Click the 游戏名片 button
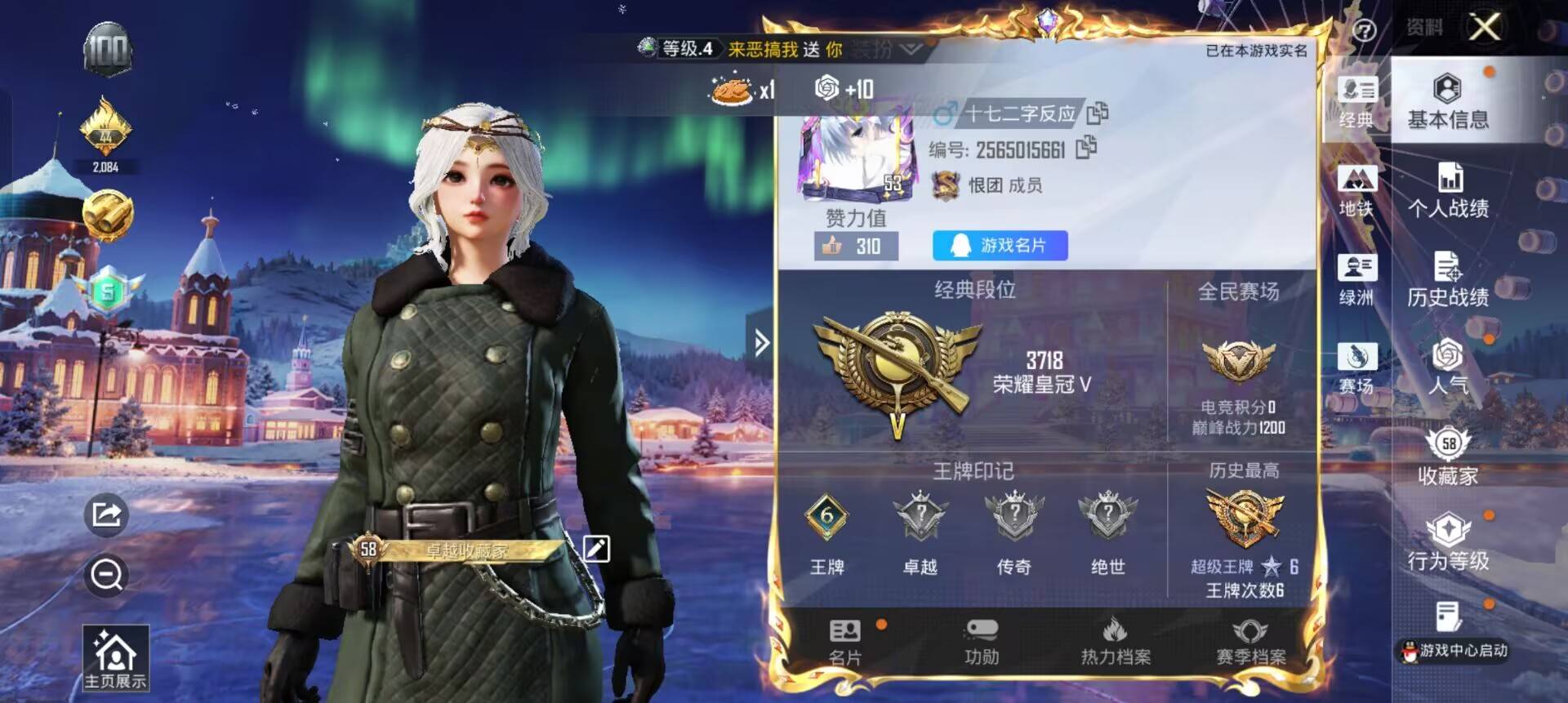This screenshot has height=703, width=1568. pos(998,244)
